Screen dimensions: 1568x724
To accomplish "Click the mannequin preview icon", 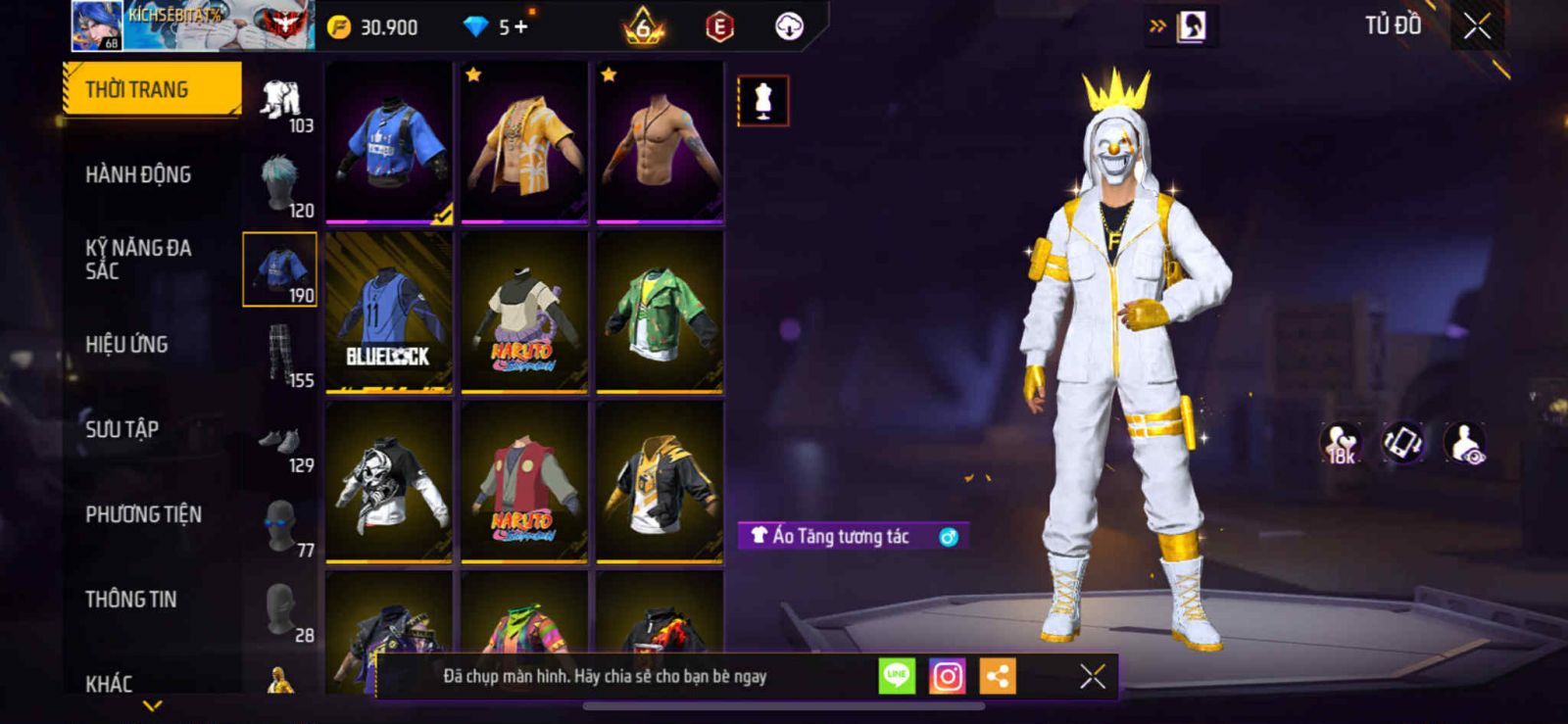I will click(x=762, y=100).
